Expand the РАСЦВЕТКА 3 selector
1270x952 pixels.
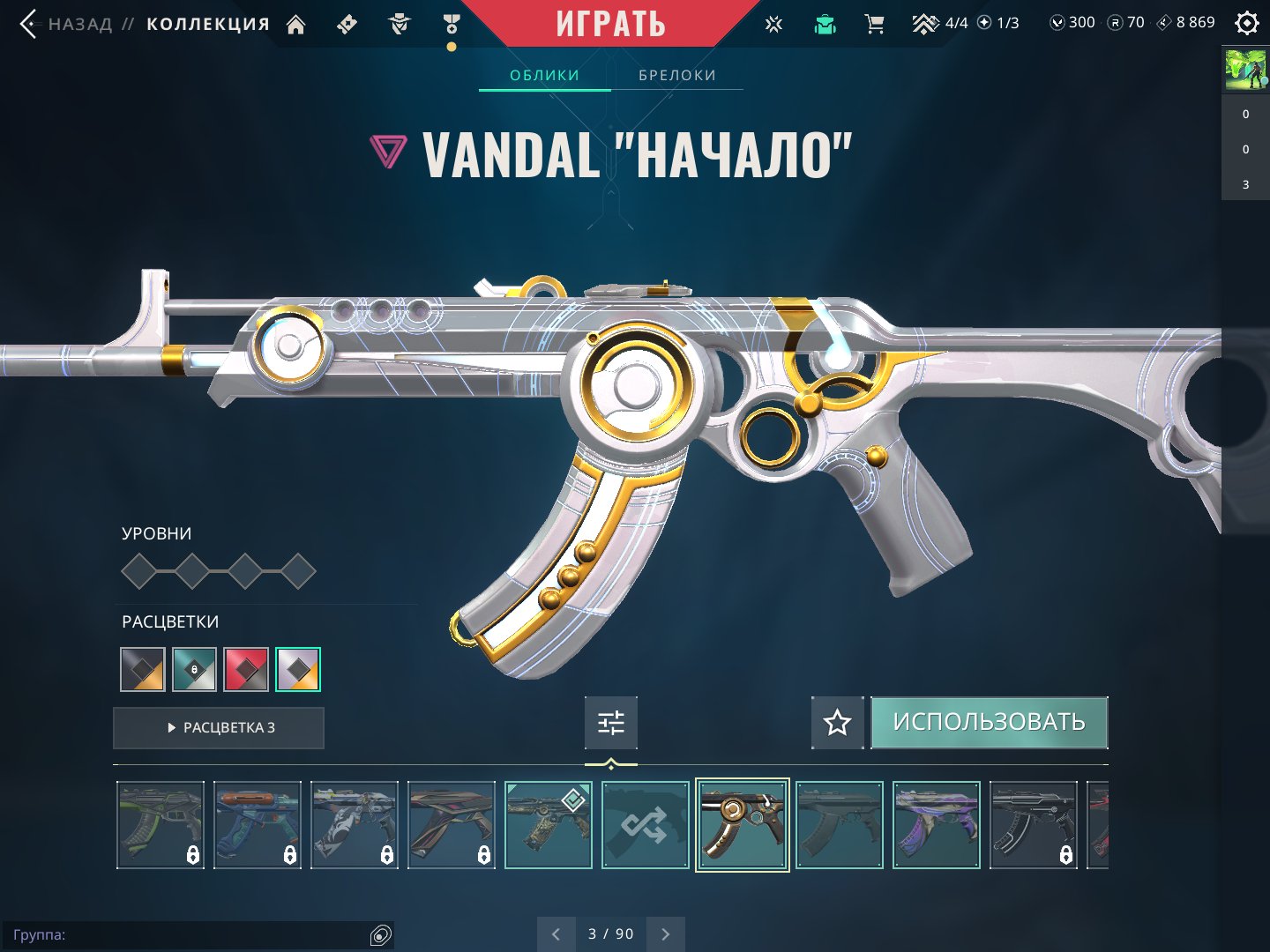pyautogui.click(x=218, y=727)
